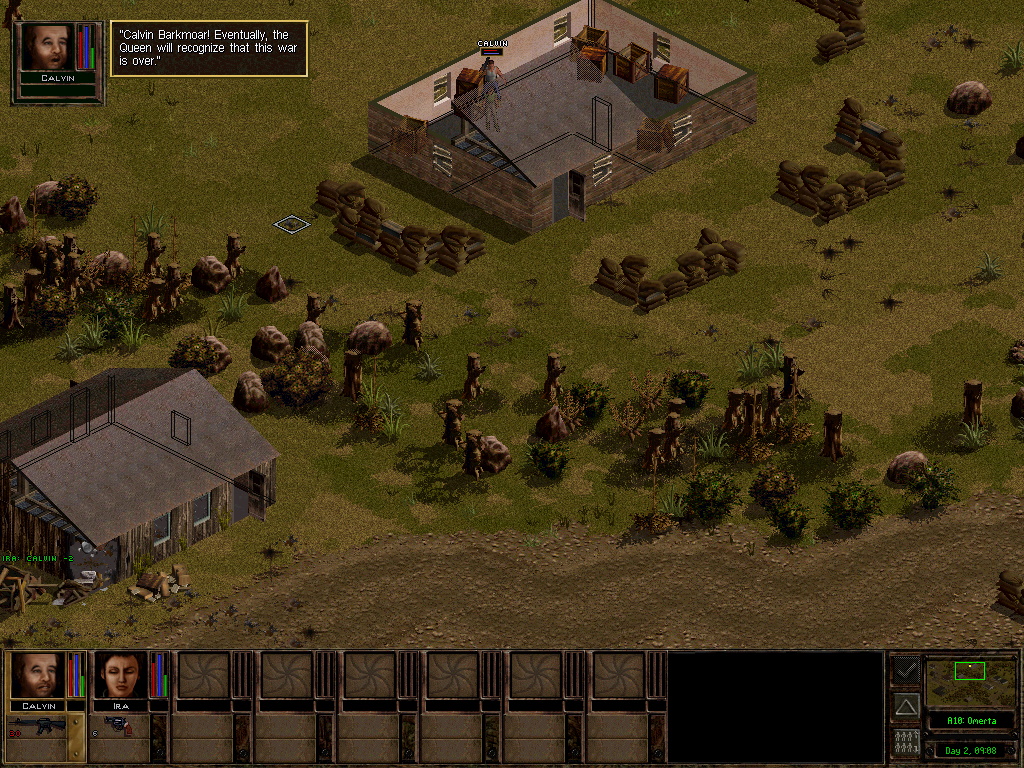Click Calvin's name label in the team panel
The image size is (1024, 768).
pyautogui.click(x=38, y=706)
